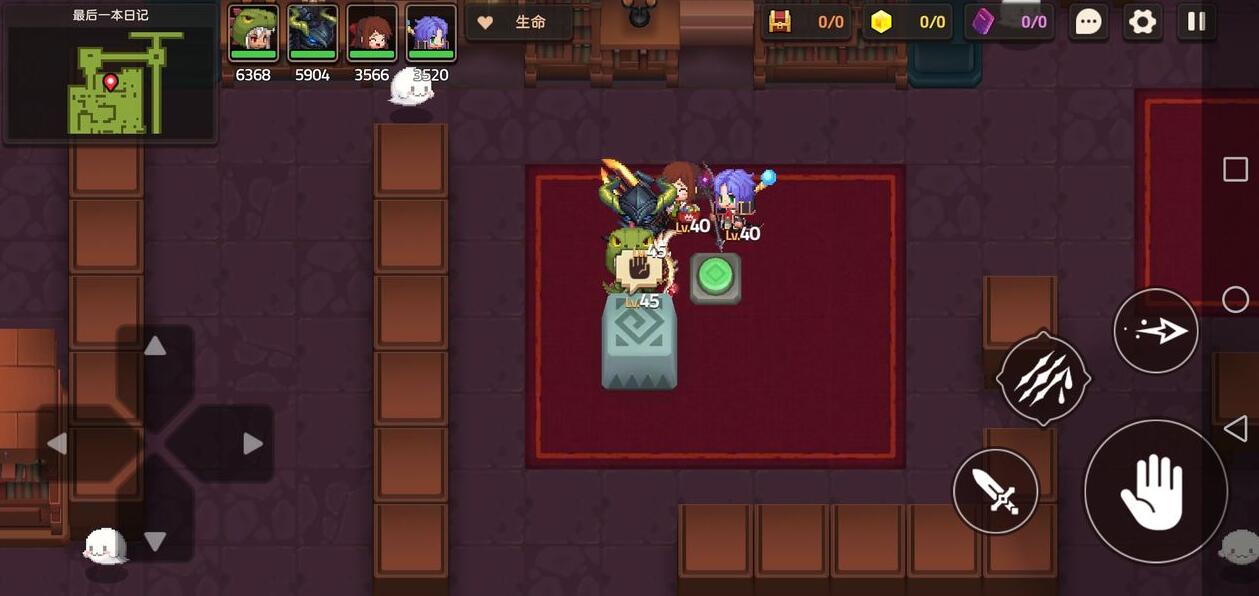Select the red-haired hero portrait
The width and height of the screenshot is (1259, 596).
(372, 34)
